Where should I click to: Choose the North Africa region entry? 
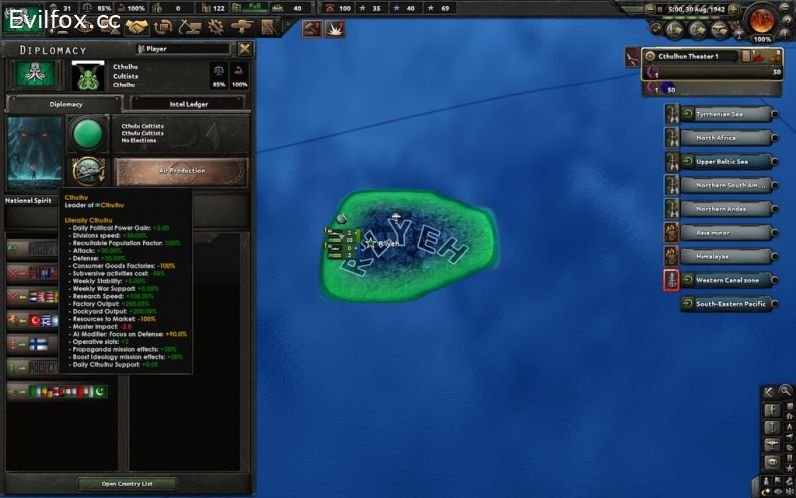[729, 138]
